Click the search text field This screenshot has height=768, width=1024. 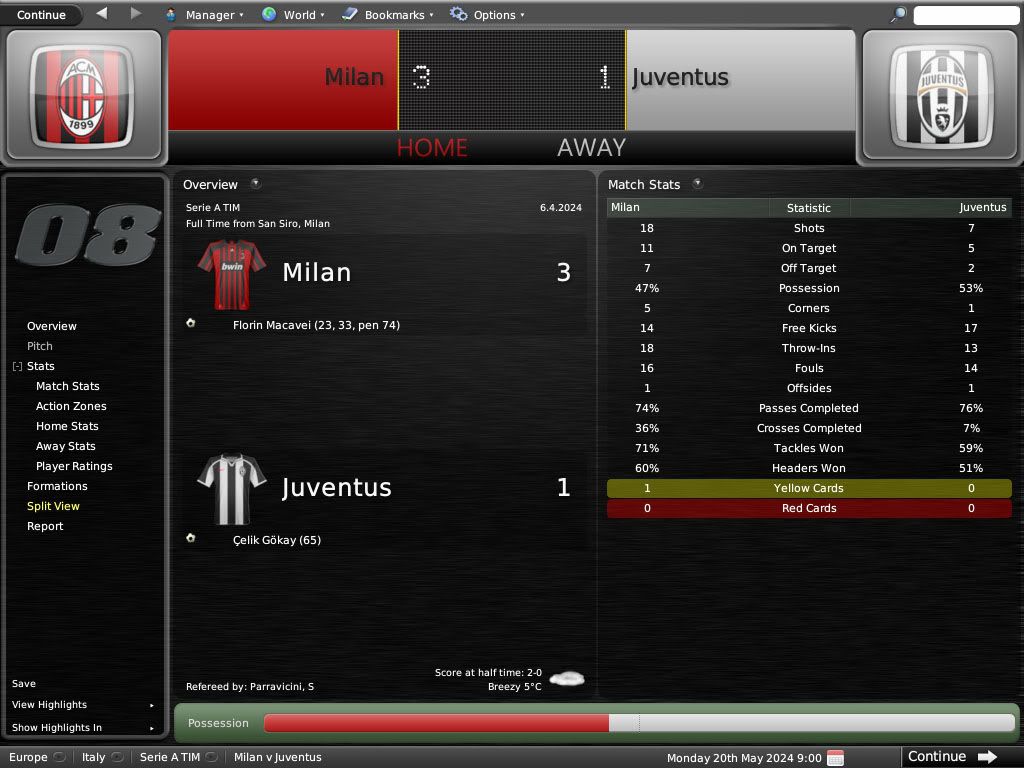pyautogui.click(x=965, y=15)
